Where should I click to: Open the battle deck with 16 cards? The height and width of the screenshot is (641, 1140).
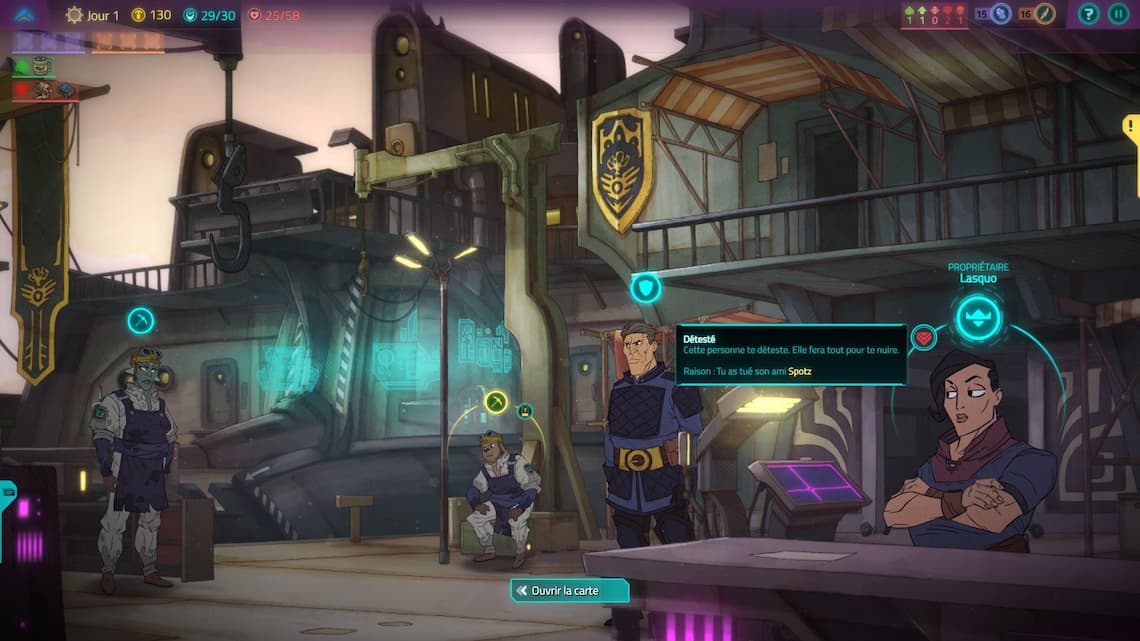click(1038, 14)
